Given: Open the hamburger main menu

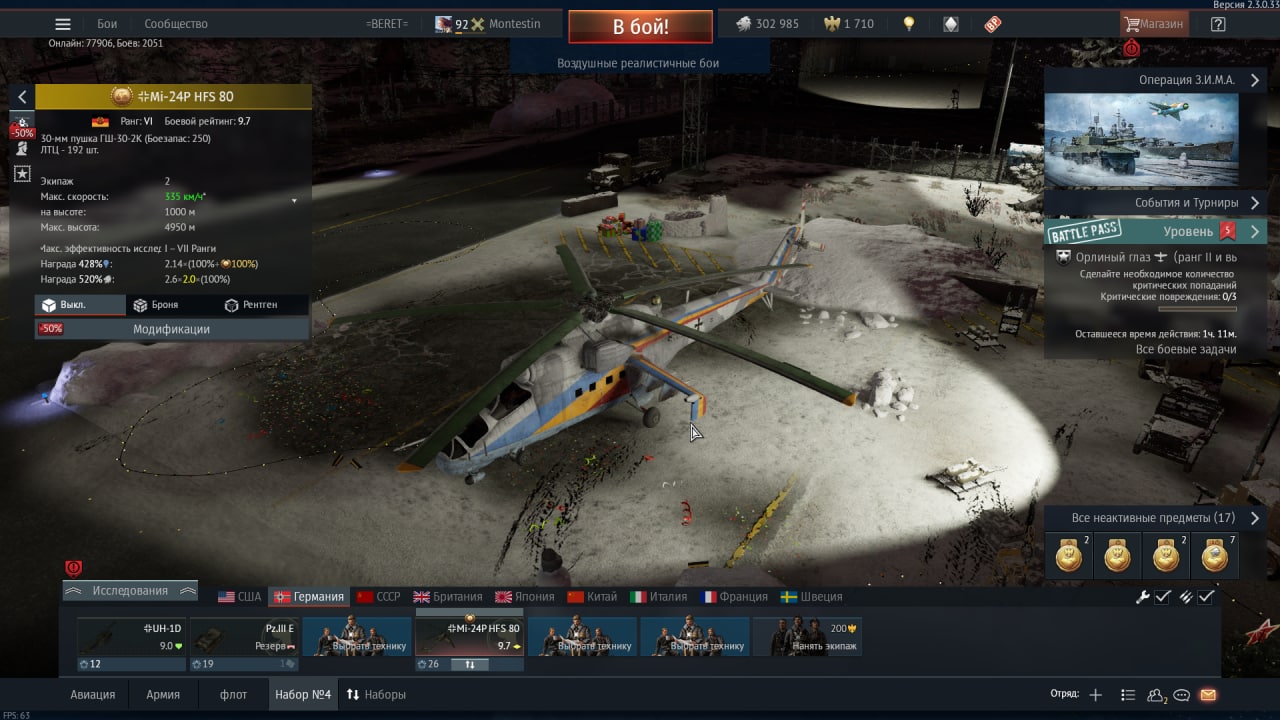Looking at the screenshot, I should click(x=63, y=24).
